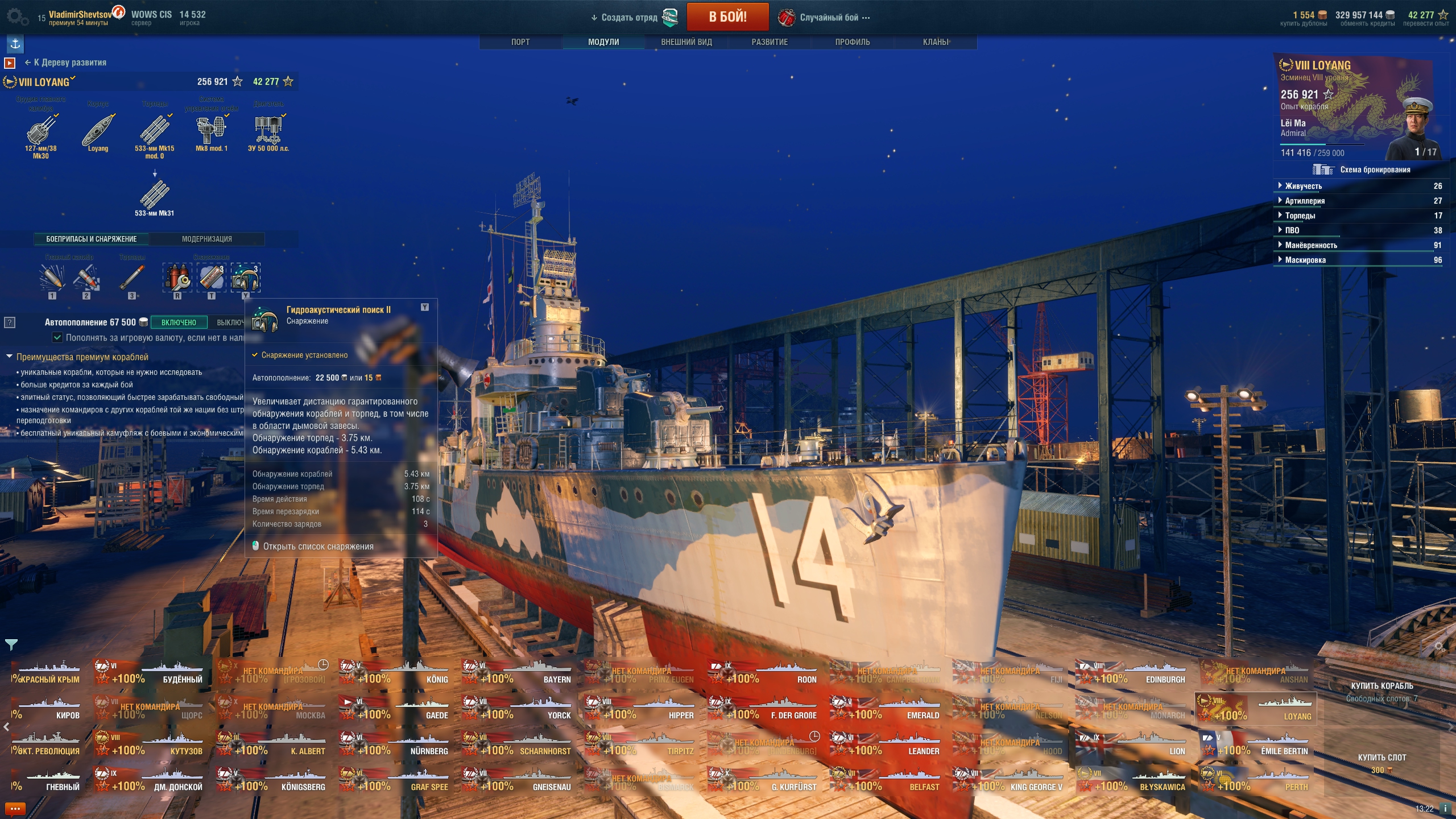Switch to ВНЕШНИЙ ВИД tab
1456x819 pixels.
(686, 42)
